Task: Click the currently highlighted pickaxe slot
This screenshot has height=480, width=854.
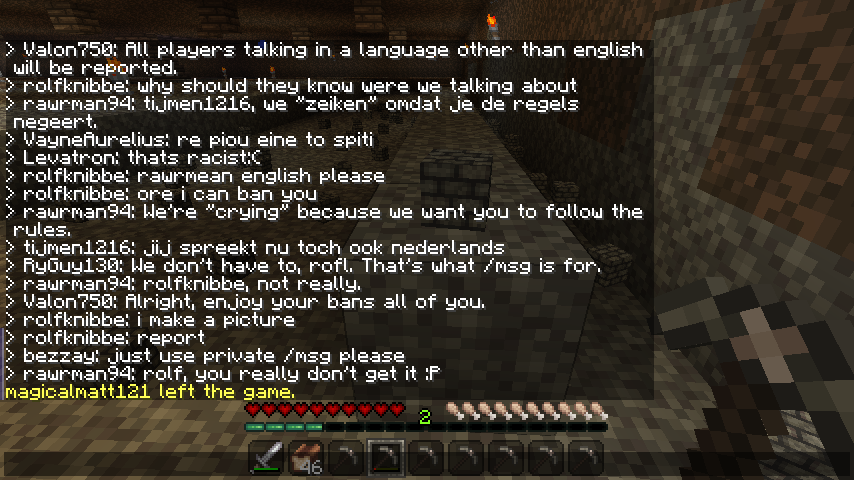Action: [386, 459]
